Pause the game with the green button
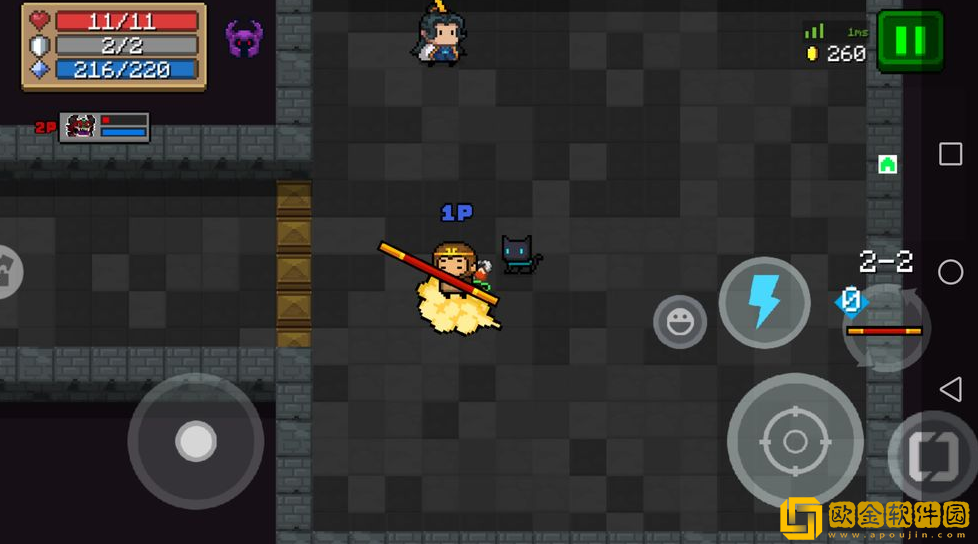Screen dimensions: 978x544 910,41
